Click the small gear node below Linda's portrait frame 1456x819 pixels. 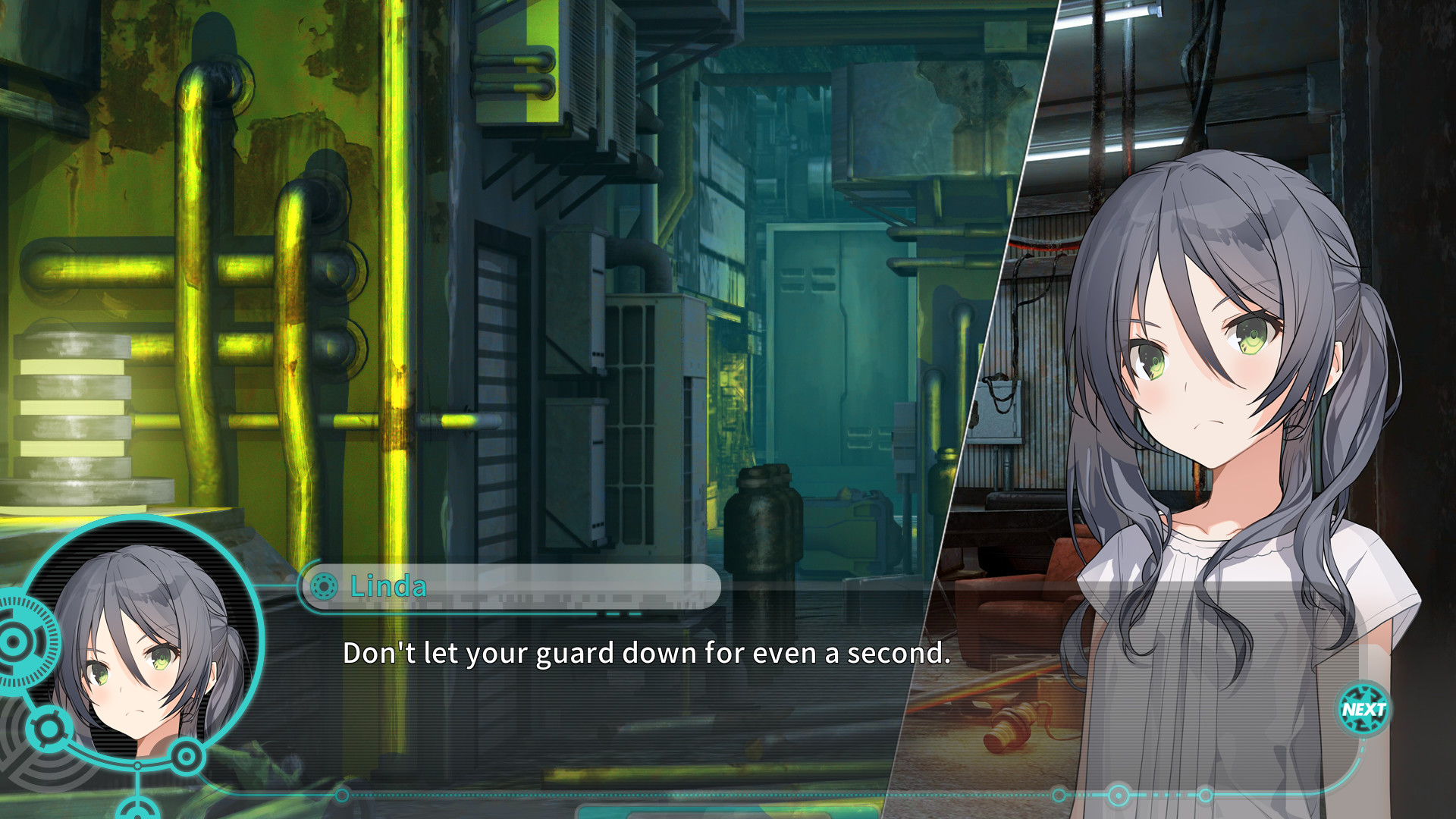pyautogui.click(x=51, y=728)
